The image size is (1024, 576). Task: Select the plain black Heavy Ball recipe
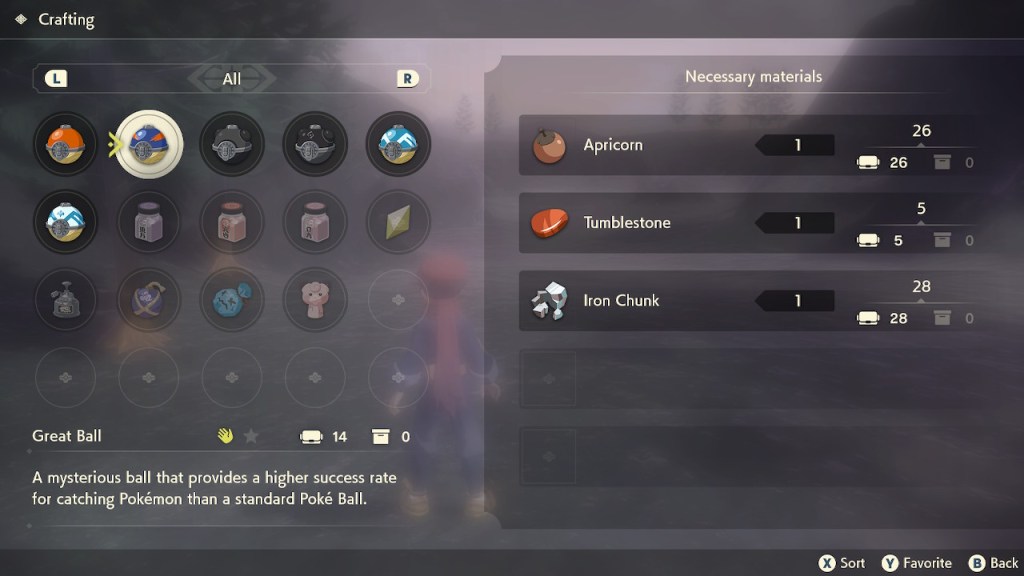point(232,144)
